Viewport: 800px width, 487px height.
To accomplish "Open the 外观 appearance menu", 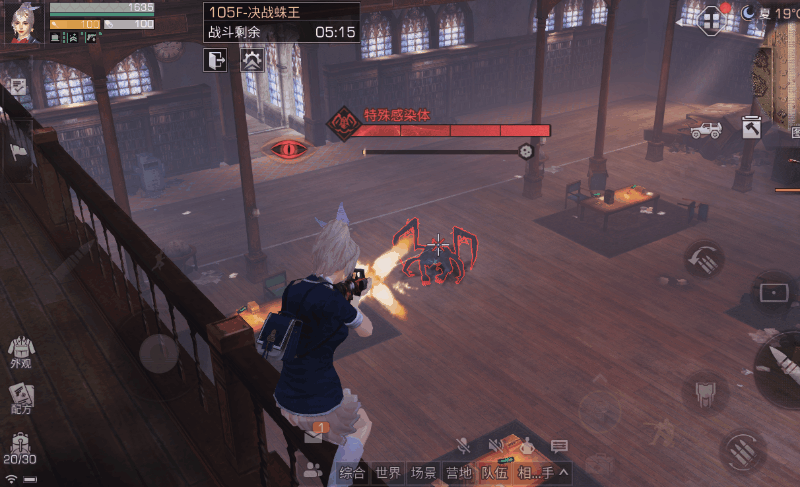I will pyautogui.click(x=20, y=353).
